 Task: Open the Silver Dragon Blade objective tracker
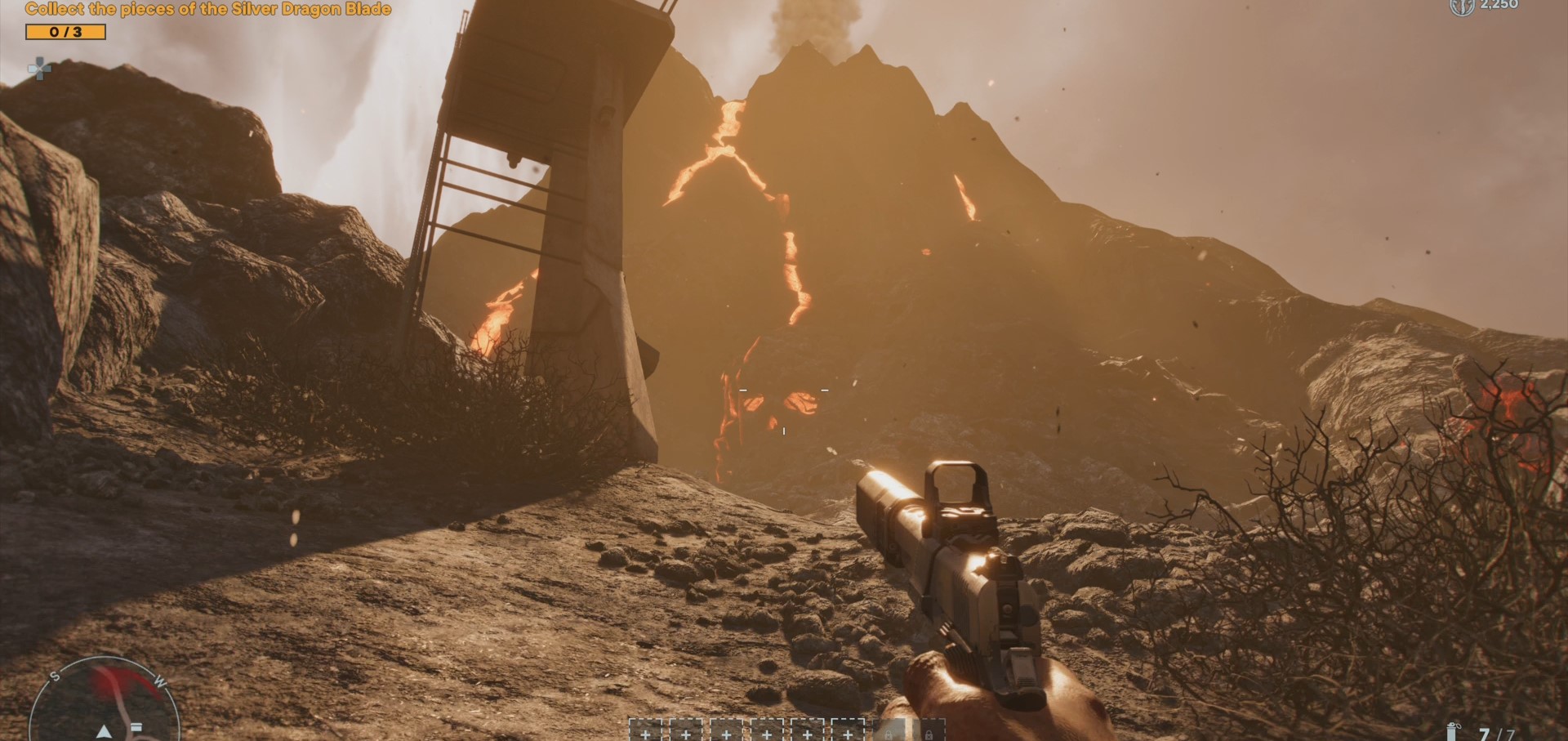click(207, 10)
